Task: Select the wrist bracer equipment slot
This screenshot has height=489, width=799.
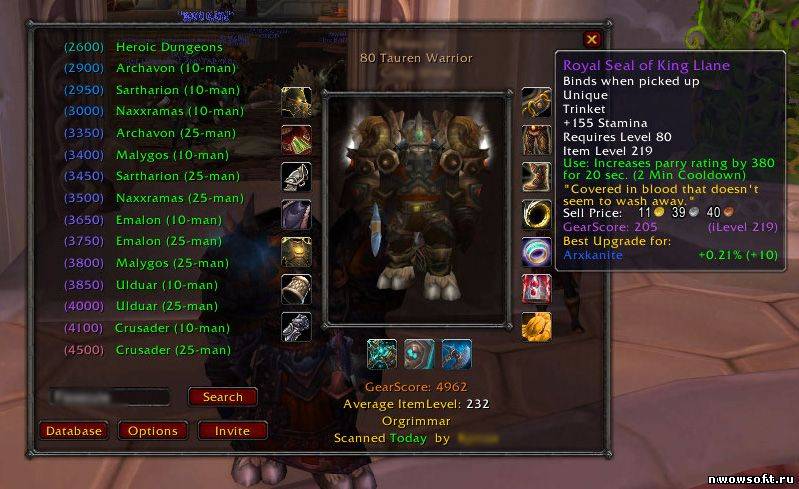Action: pos(296,288)
